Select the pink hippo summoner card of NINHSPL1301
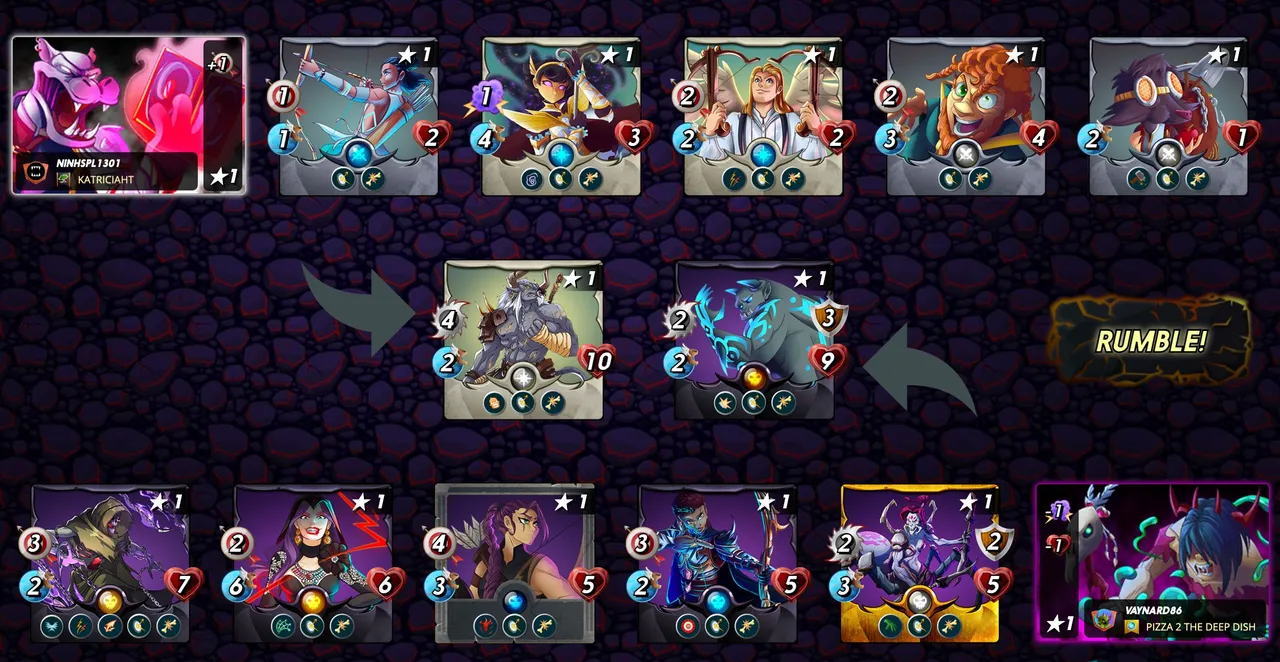Viewport: 1280px width, 662px height. click(128, 115)
